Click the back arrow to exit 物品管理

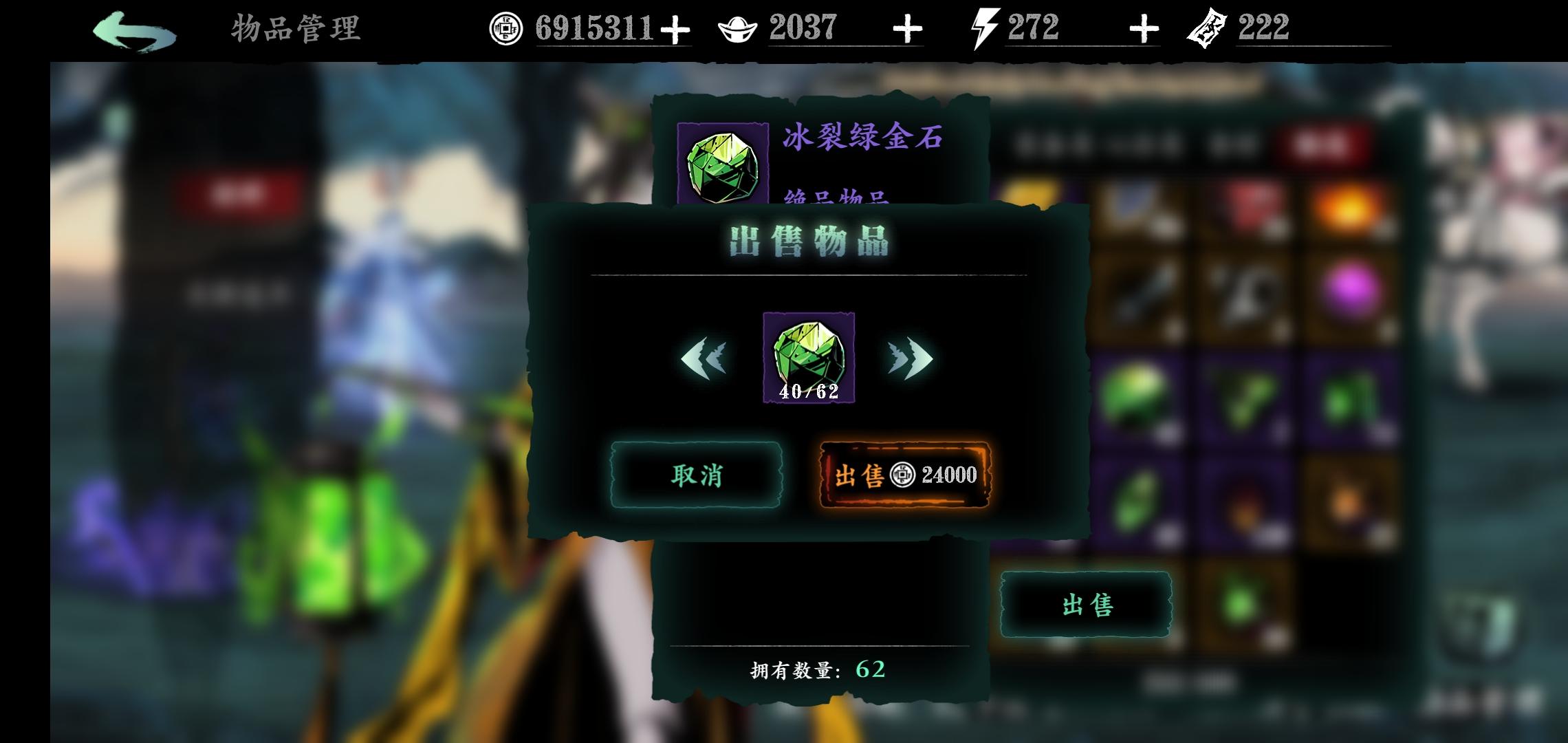pyautogui.click(x=134, y=30)
